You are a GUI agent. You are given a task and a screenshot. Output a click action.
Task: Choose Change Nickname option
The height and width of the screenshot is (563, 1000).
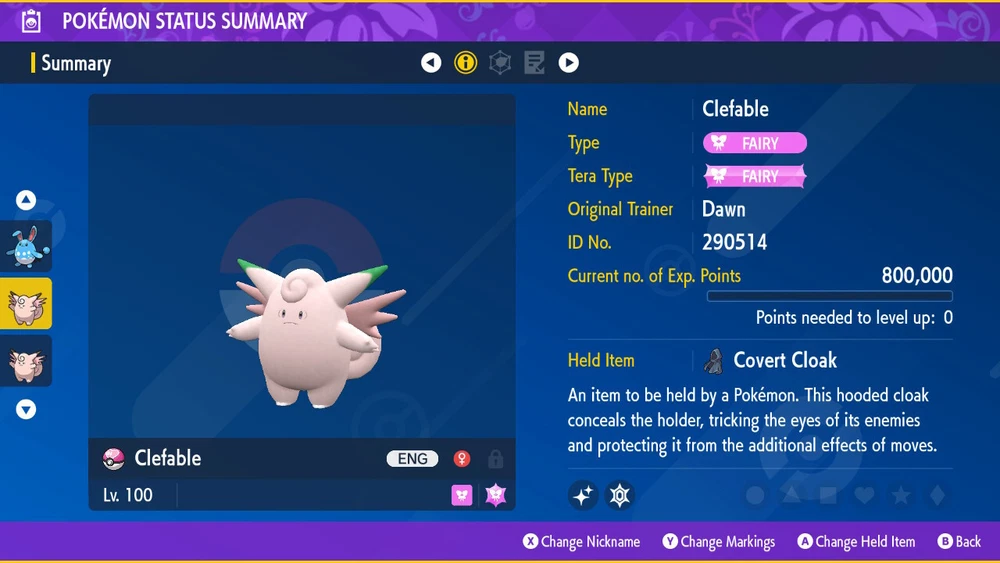point(581,542)
